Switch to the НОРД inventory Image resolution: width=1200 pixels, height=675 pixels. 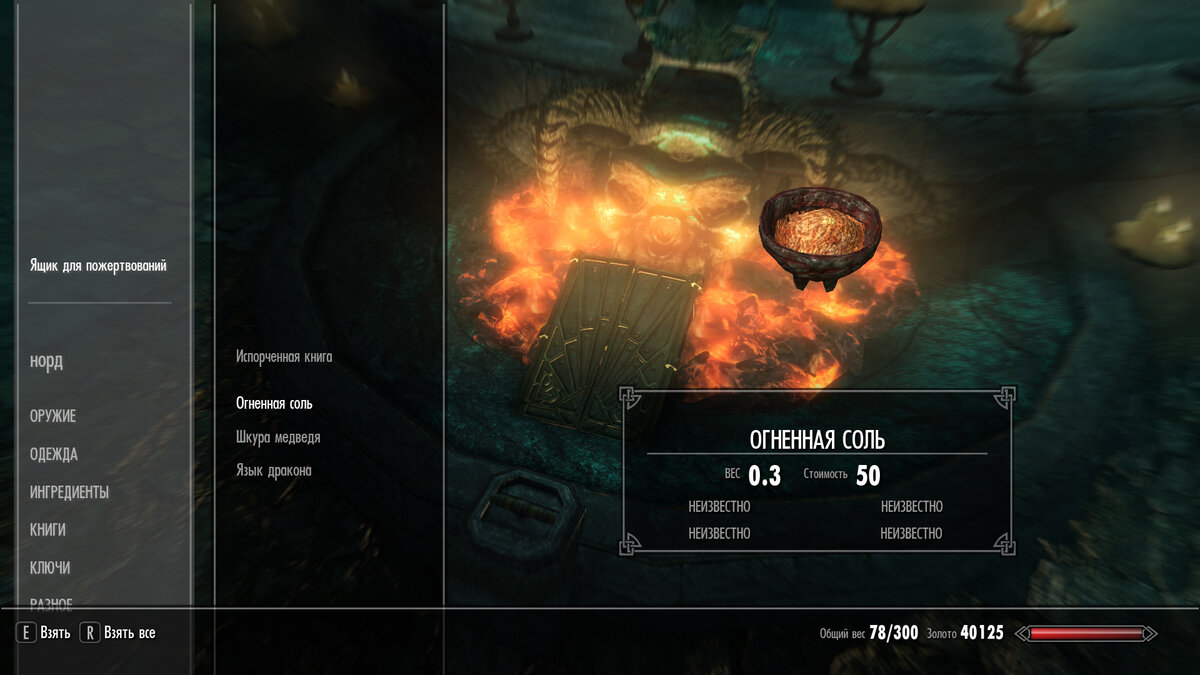coord(46,362)
